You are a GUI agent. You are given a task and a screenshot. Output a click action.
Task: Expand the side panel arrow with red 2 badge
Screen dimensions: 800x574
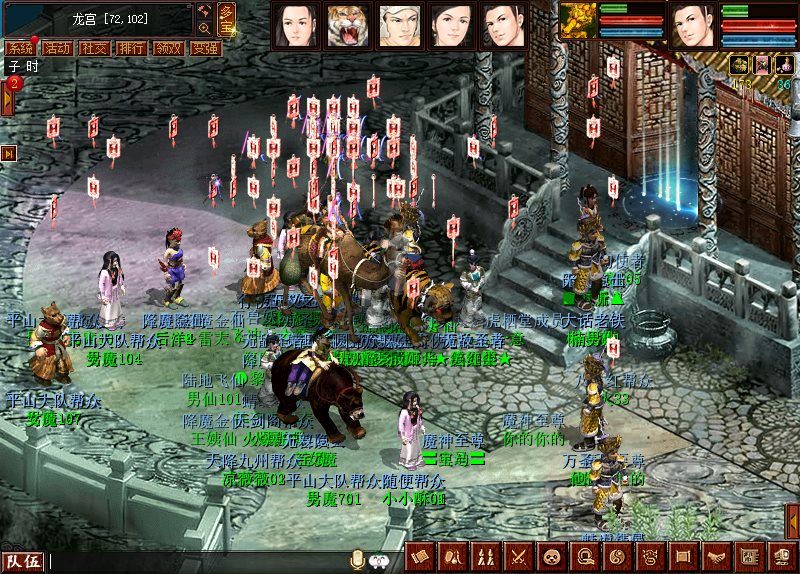click(x=7, y=97)
